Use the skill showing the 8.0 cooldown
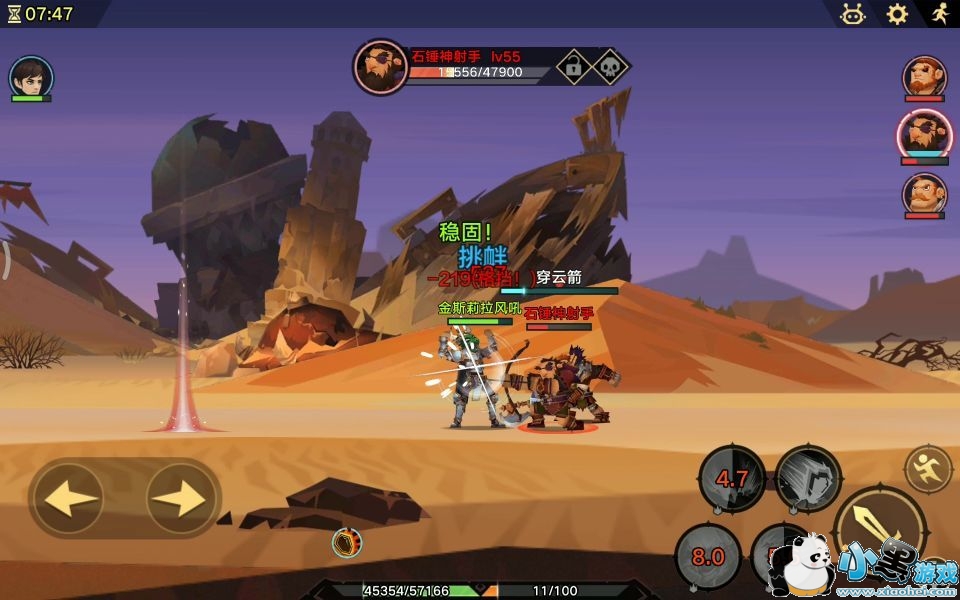Image resolution: width=960 pixels, height=600 pixels. click(708, 556)
